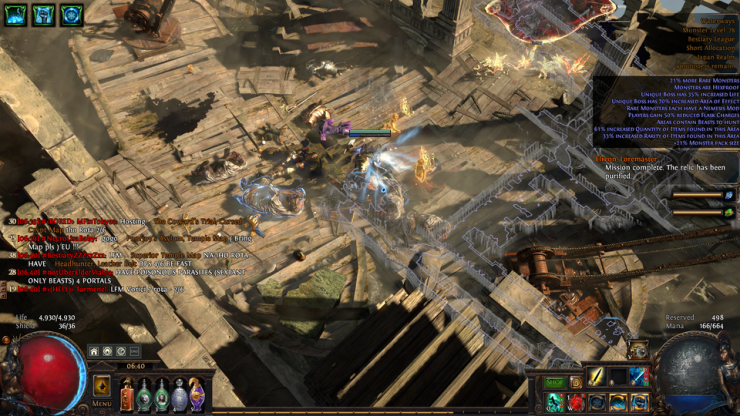Use the purple flask with gold trim
The width and height of the screenshot is (740, 416).
(196, 395)
